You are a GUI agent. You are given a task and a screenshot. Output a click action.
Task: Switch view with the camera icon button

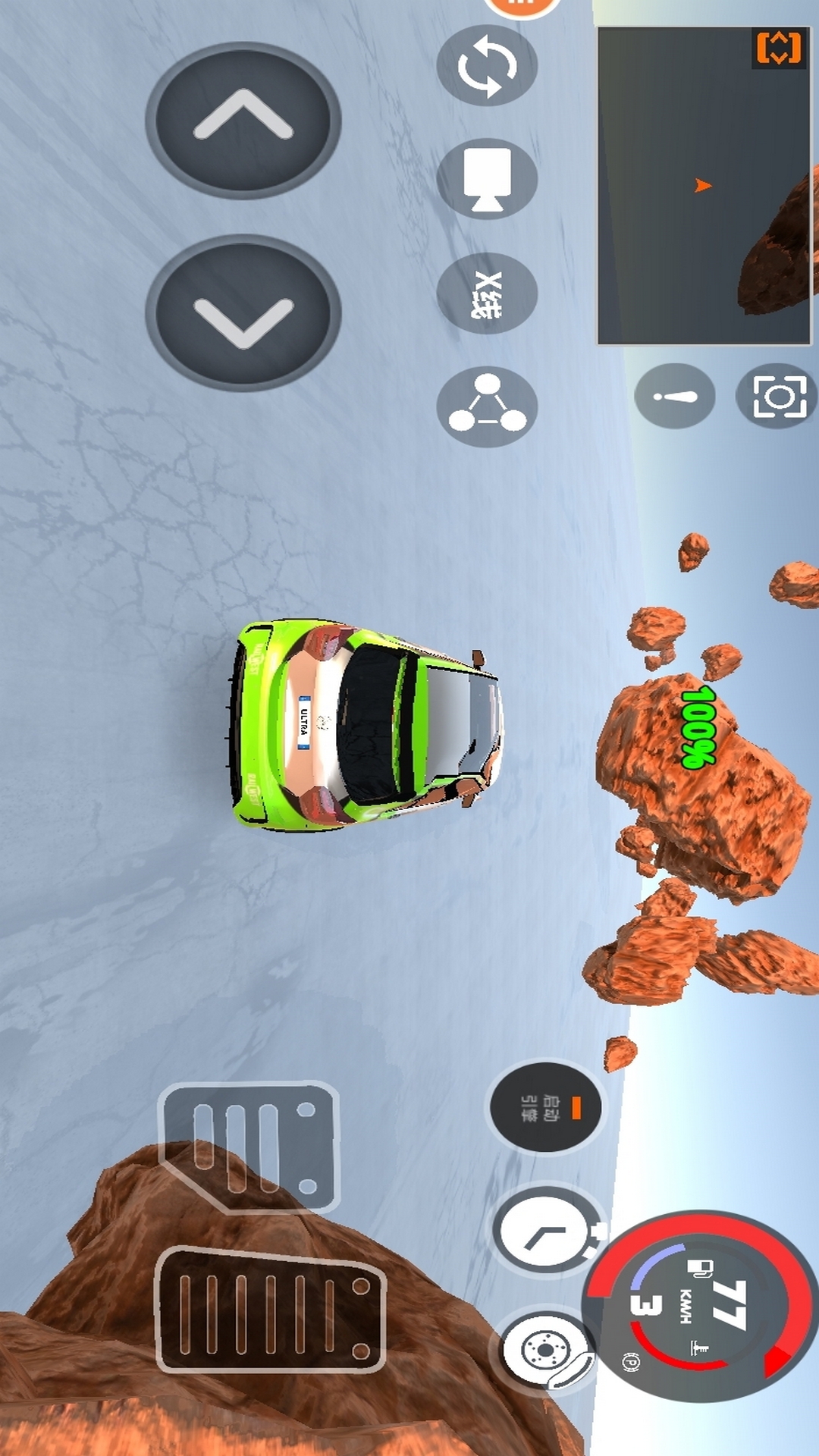487,179
